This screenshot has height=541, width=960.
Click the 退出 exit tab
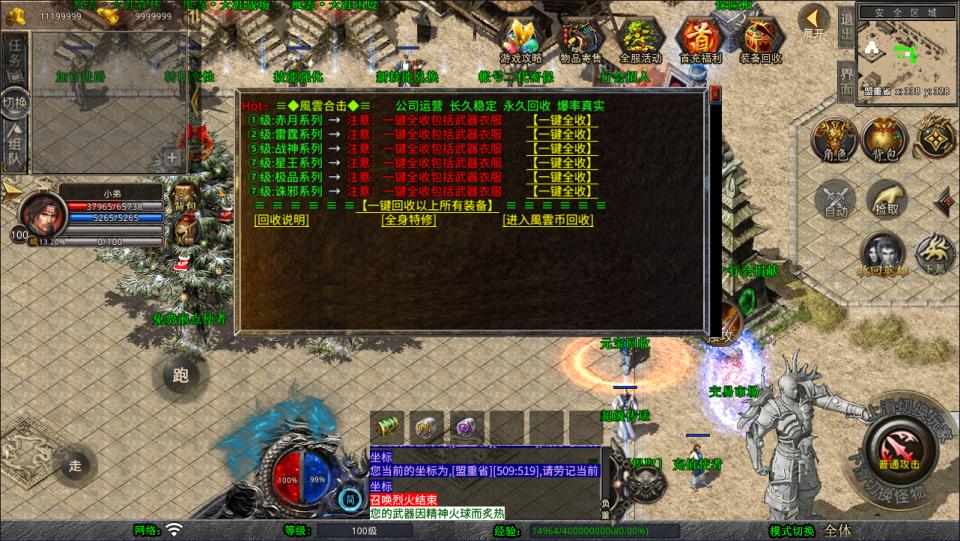(846, 22)
